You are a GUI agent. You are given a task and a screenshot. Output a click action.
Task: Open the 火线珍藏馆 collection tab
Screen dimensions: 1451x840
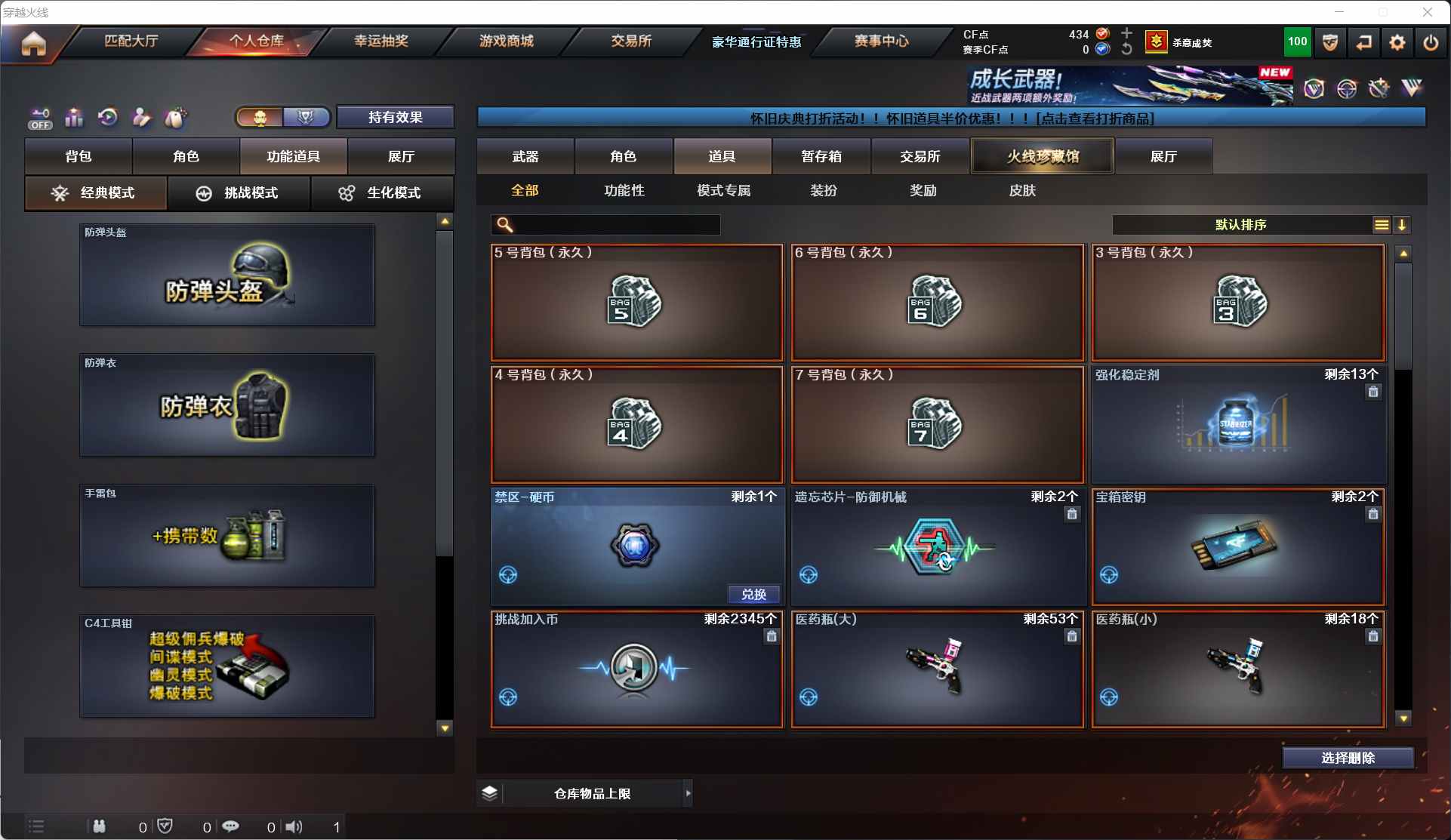[x=1042, y=156]
